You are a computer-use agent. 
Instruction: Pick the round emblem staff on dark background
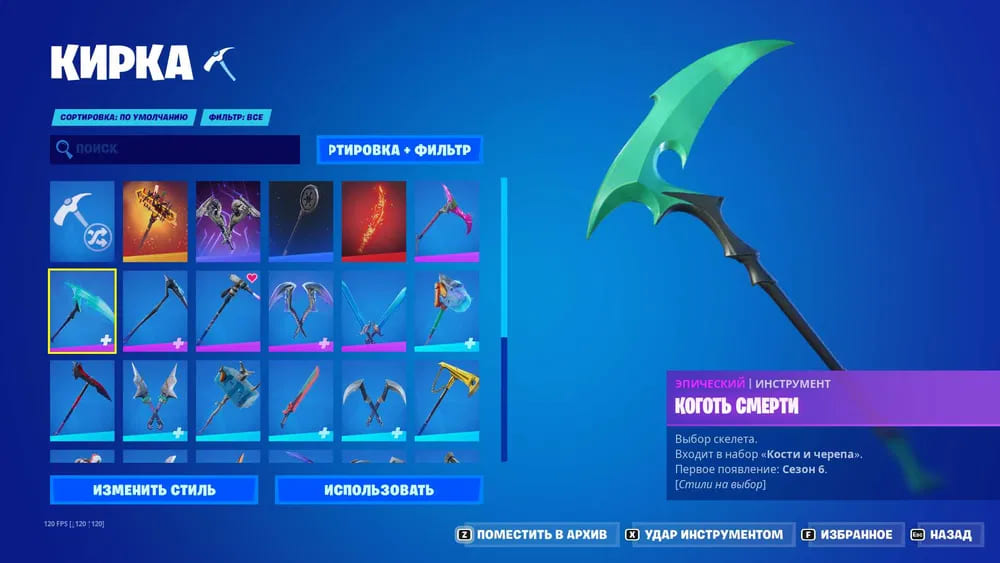tap(301, 221)
